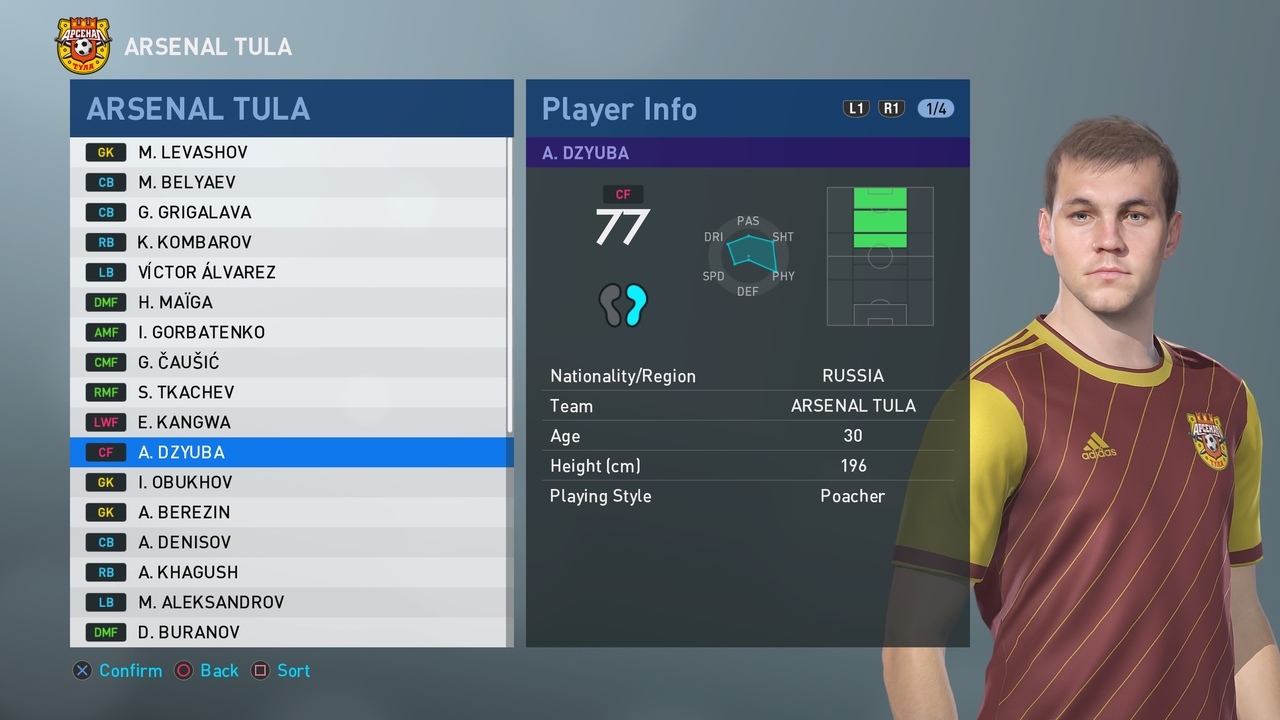
Task: Pick substitute goalkeeper I. Obukhov
Action: point(290,482)
